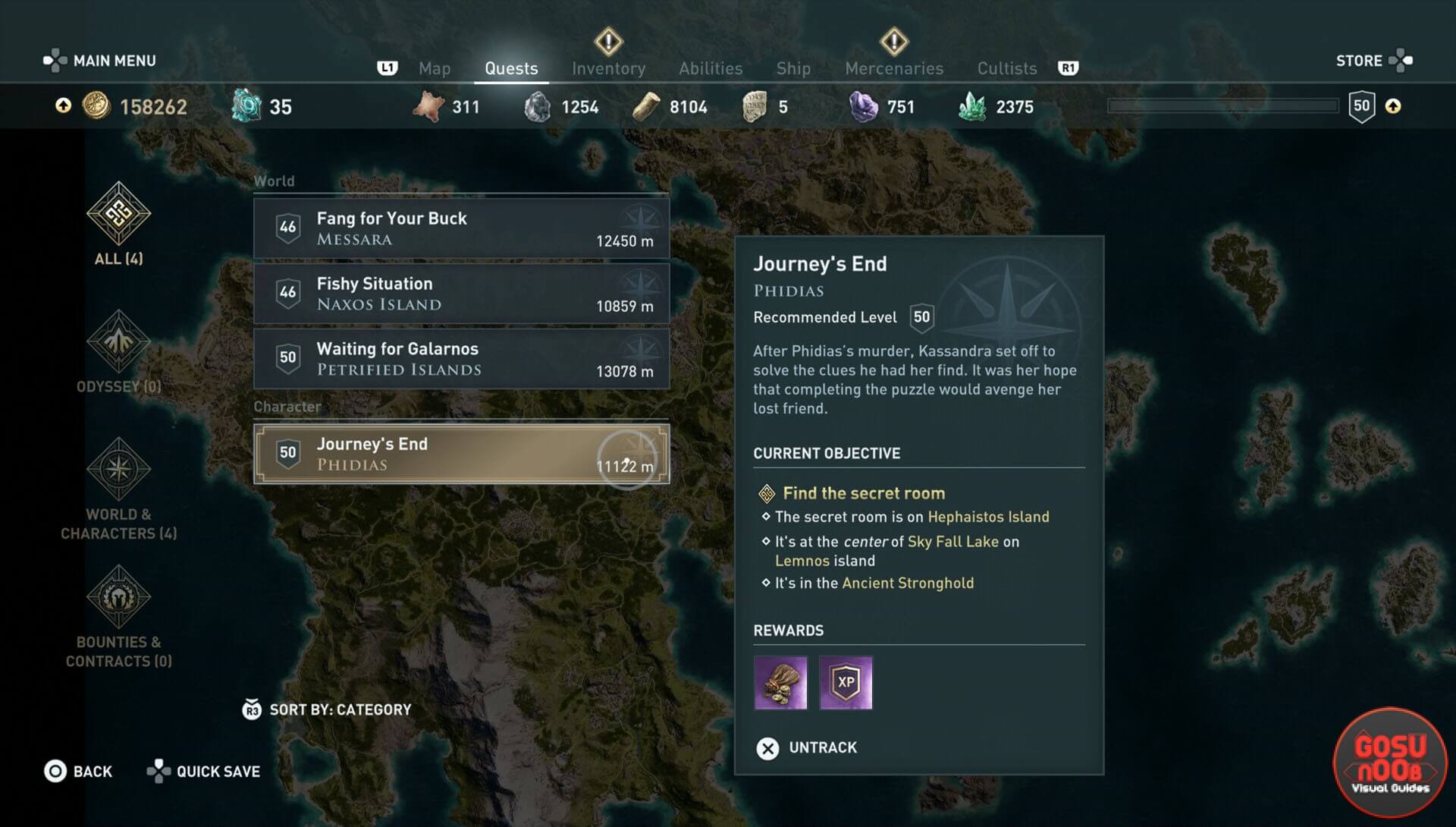Open the Inventory tab

coord(608,68)
